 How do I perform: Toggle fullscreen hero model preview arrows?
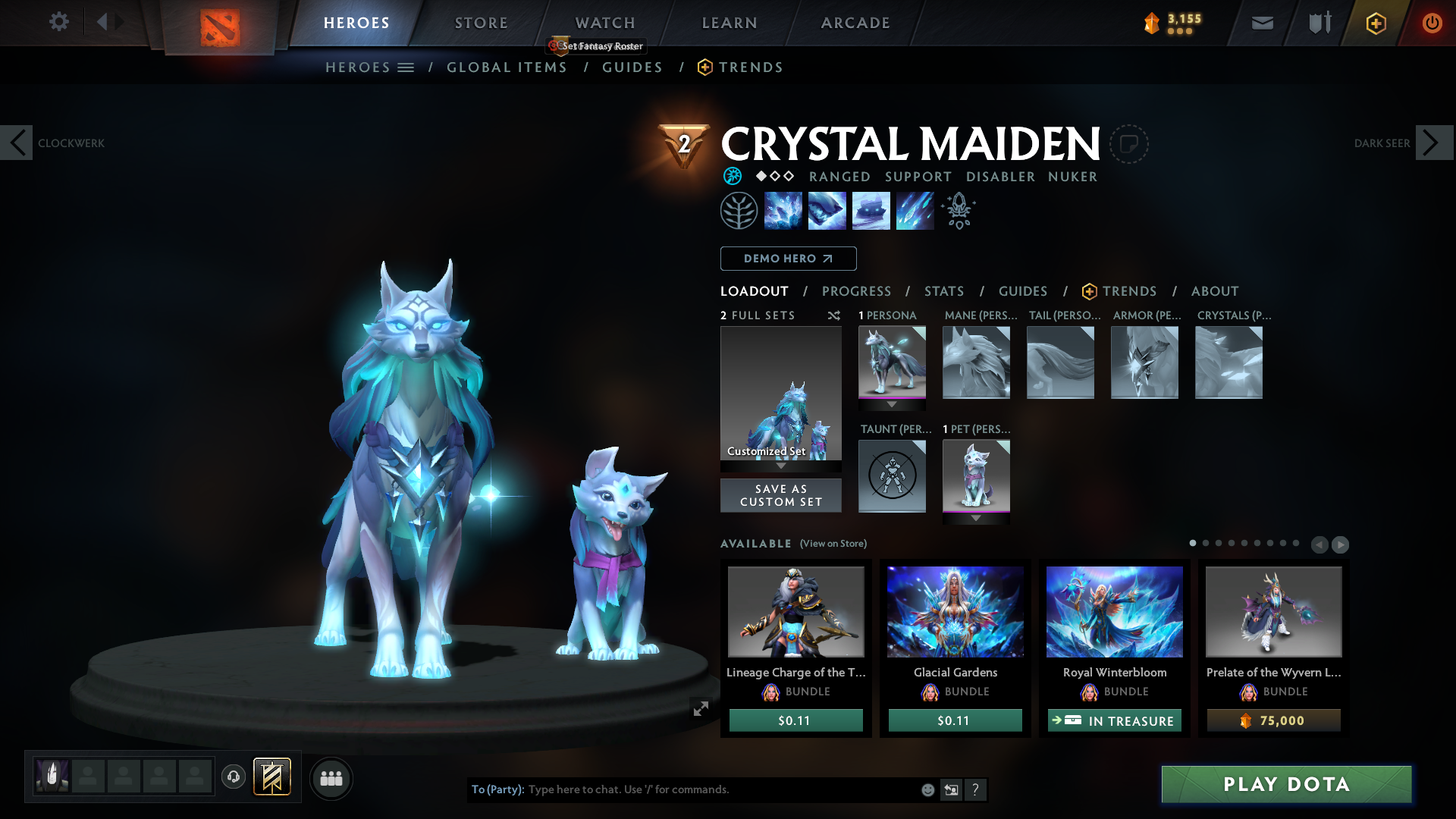(701, 707)
